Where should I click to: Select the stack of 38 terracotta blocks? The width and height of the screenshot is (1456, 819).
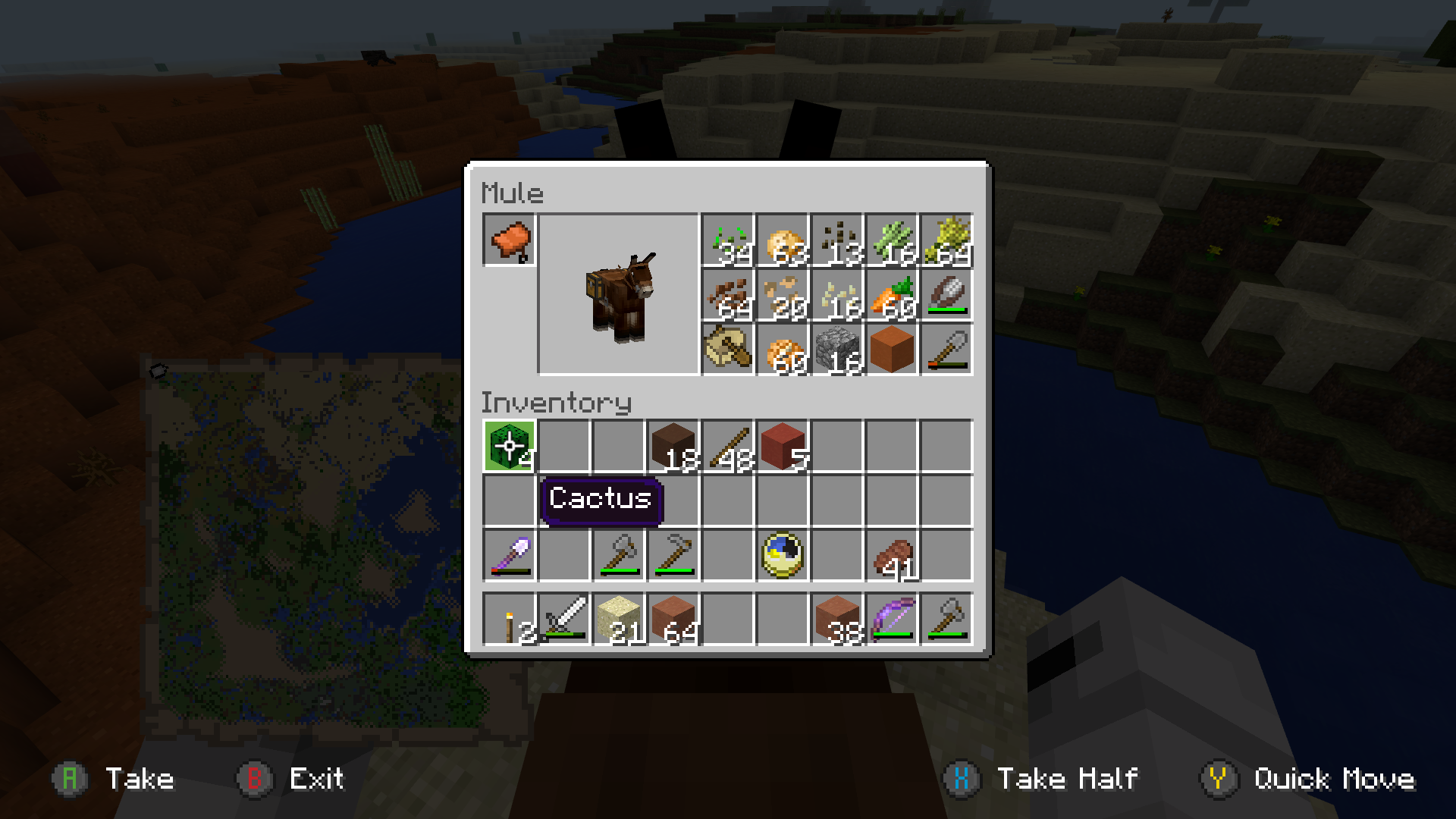[837, 617]
